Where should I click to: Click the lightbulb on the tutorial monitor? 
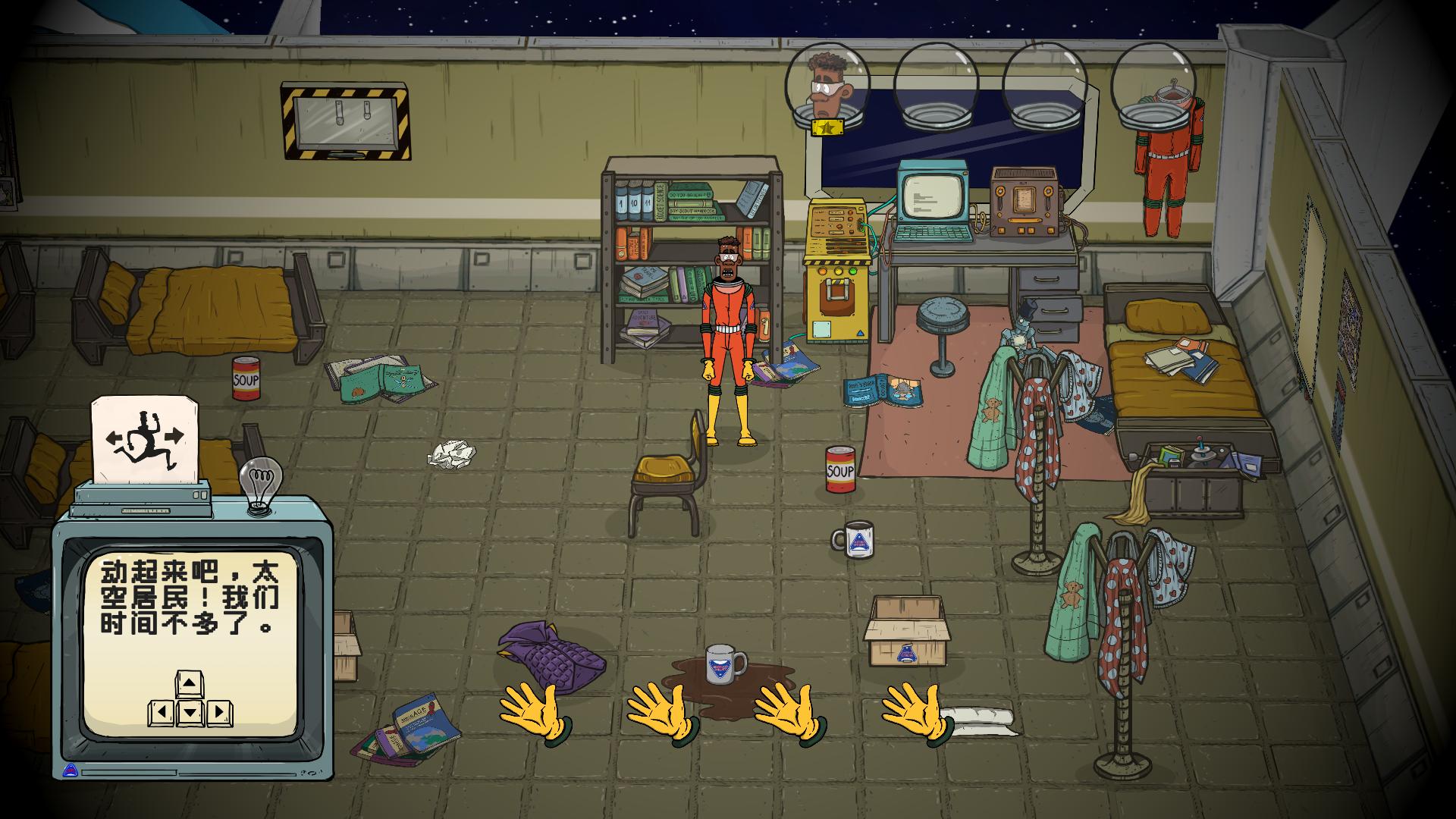pyautogui.click(x=260, y=483)
